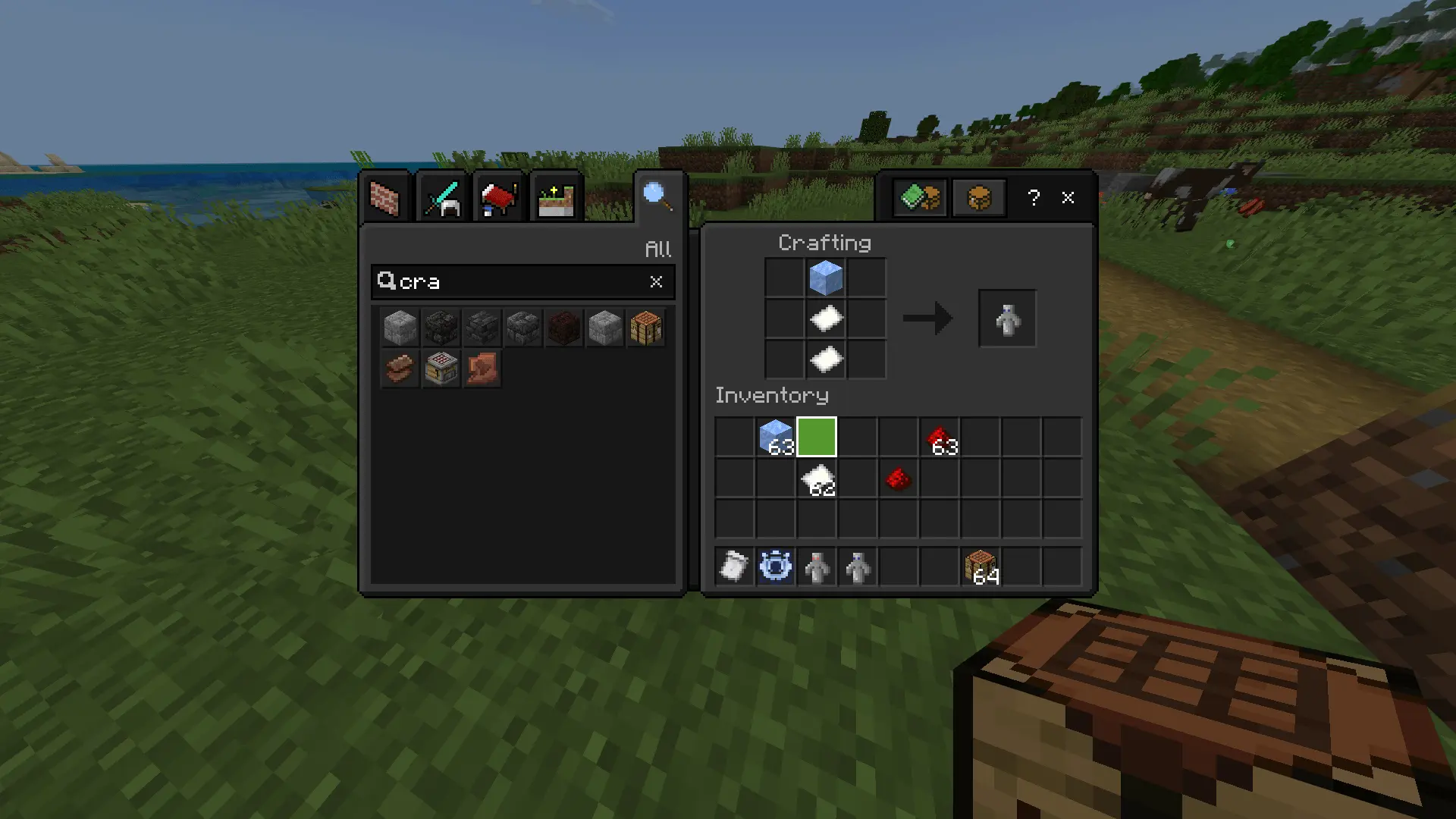Select the stack of 63 blue ice blocks
1456x819 pixels.
coord(776,438)
